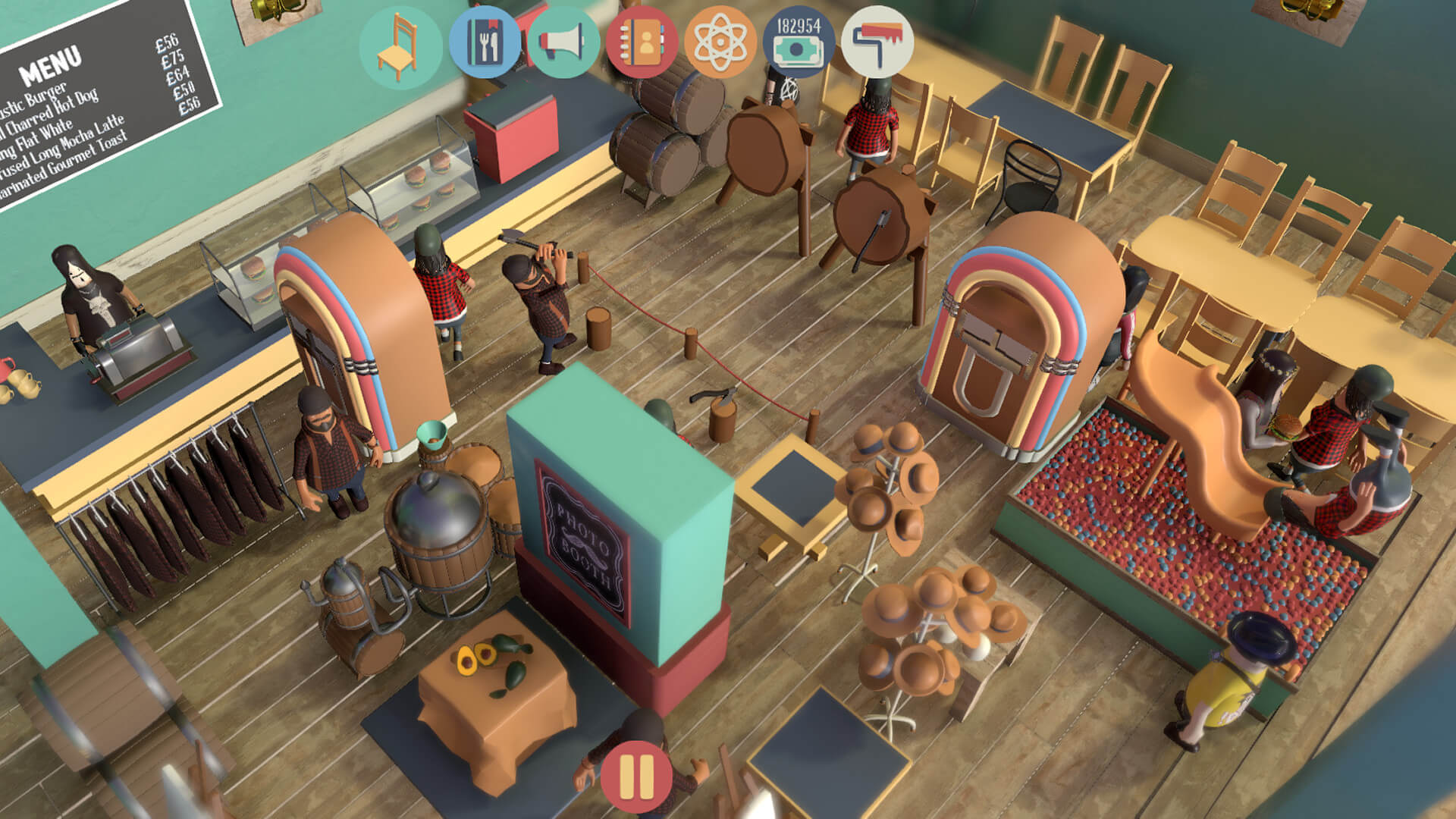1456x819 pixels.
Task: Open the cash banknote finances button
Action: (x=799, y=43)
